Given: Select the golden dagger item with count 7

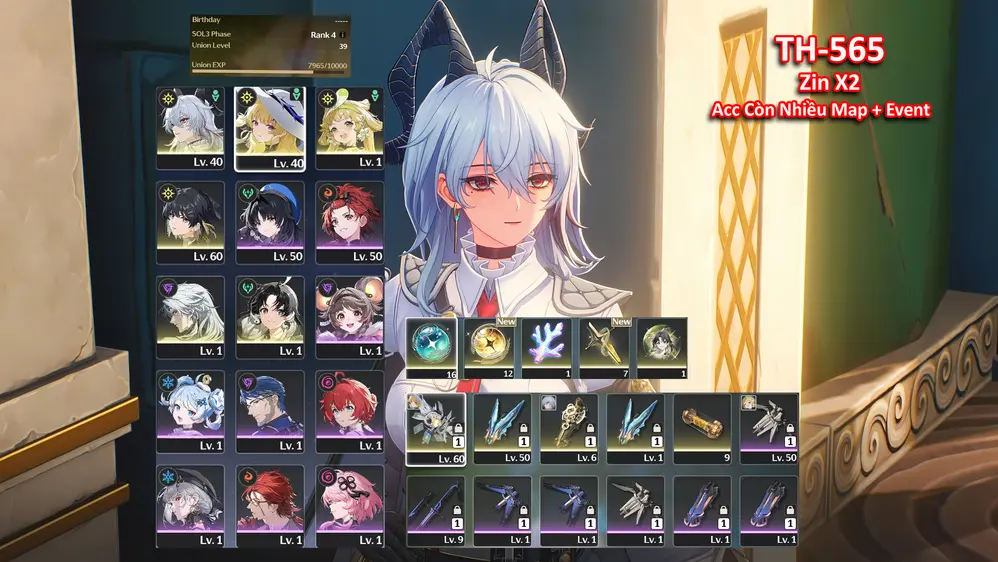Looking at the screenshot, I should [606, 345].
